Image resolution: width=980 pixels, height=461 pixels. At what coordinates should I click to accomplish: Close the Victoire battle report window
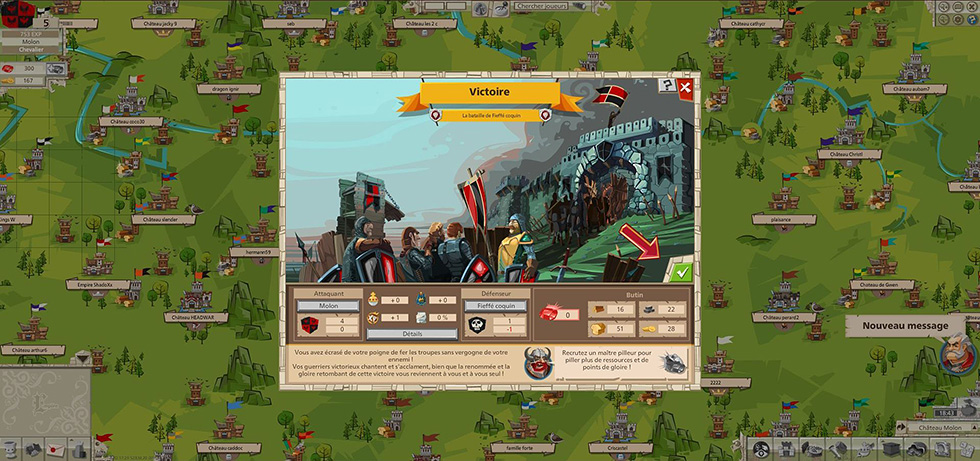pos(685,87)
